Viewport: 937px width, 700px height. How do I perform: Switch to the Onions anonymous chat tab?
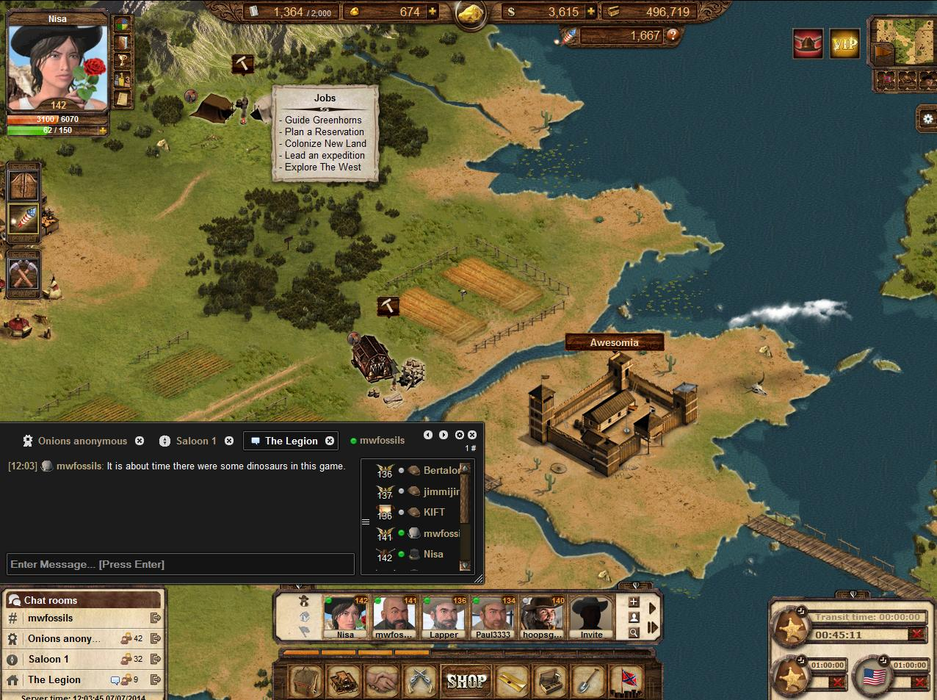pyautogui.click(x=82, y=441)
